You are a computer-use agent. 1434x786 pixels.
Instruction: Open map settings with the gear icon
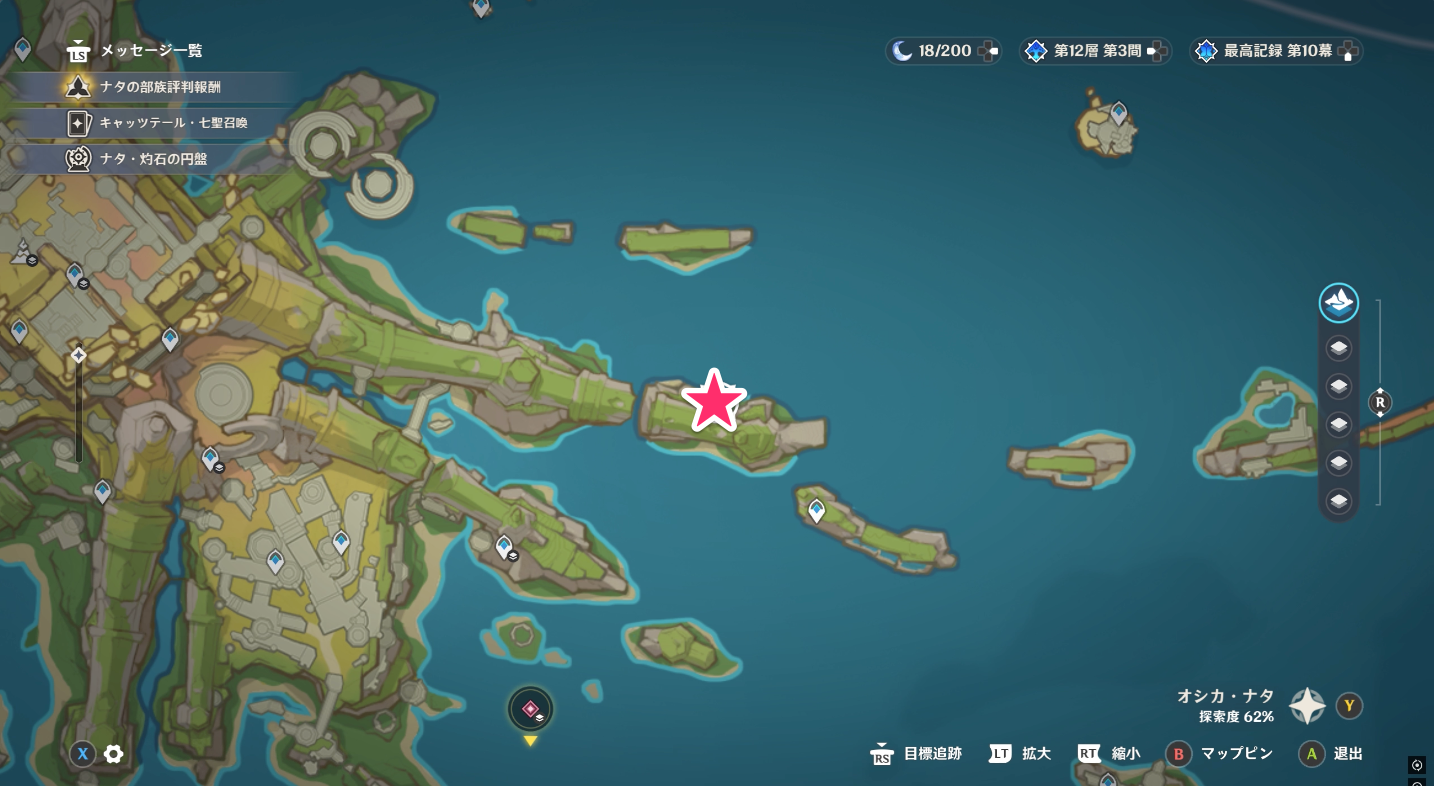tap(114, 754)
